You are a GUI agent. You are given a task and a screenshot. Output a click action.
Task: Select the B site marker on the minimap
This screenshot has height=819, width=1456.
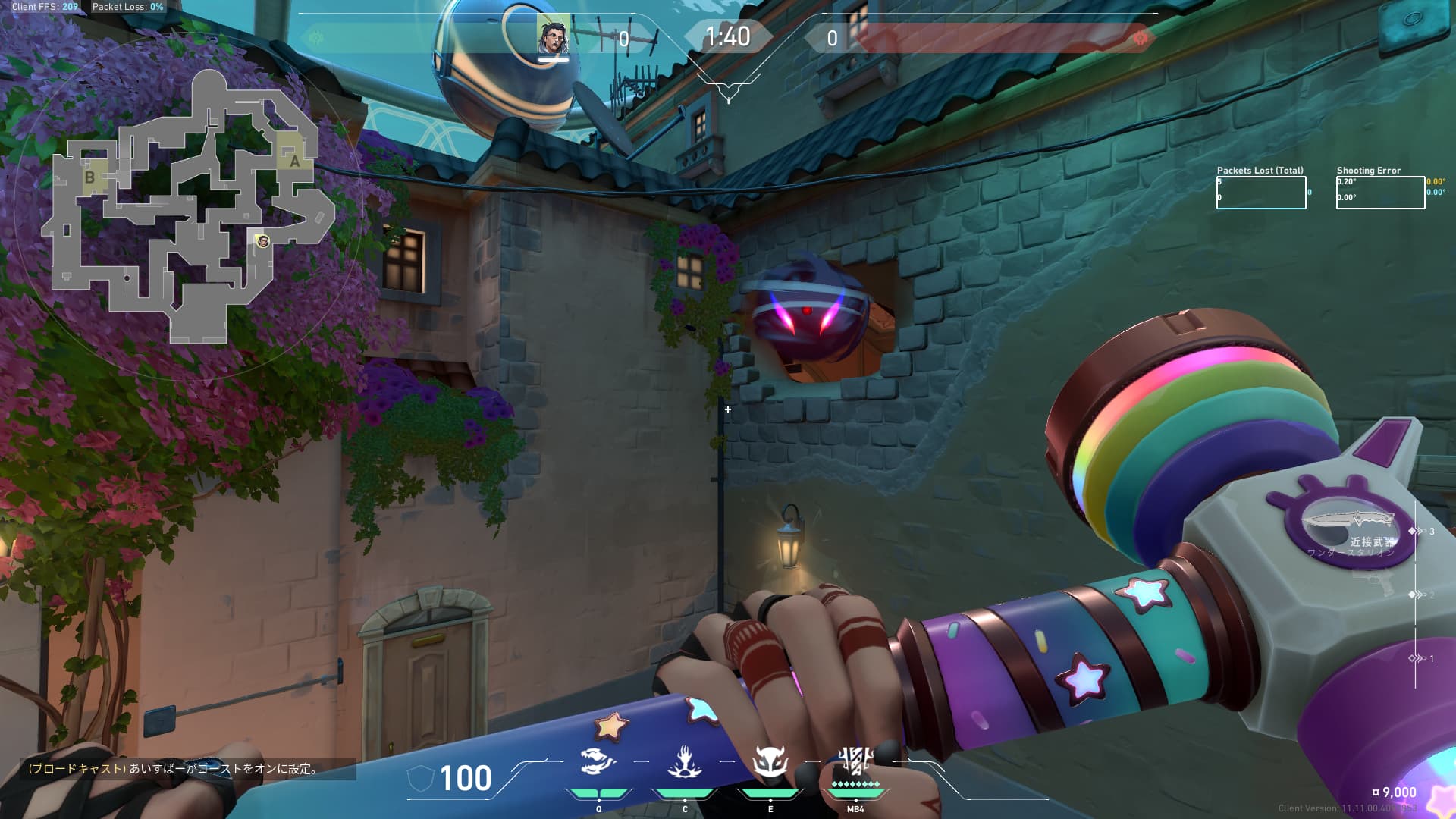point(90,177)
